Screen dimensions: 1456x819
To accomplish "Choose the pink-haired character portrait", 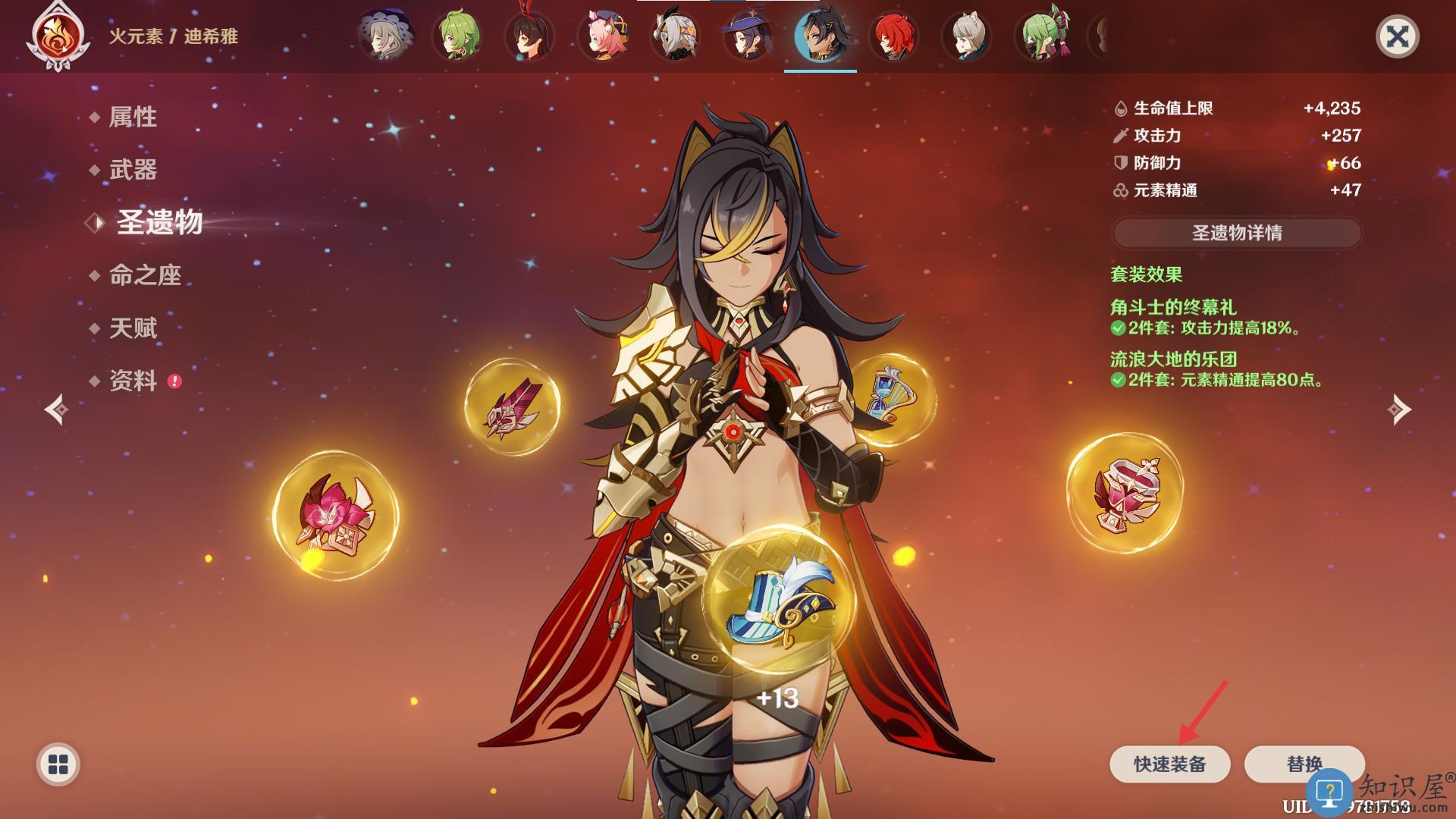I will point(602,36).
